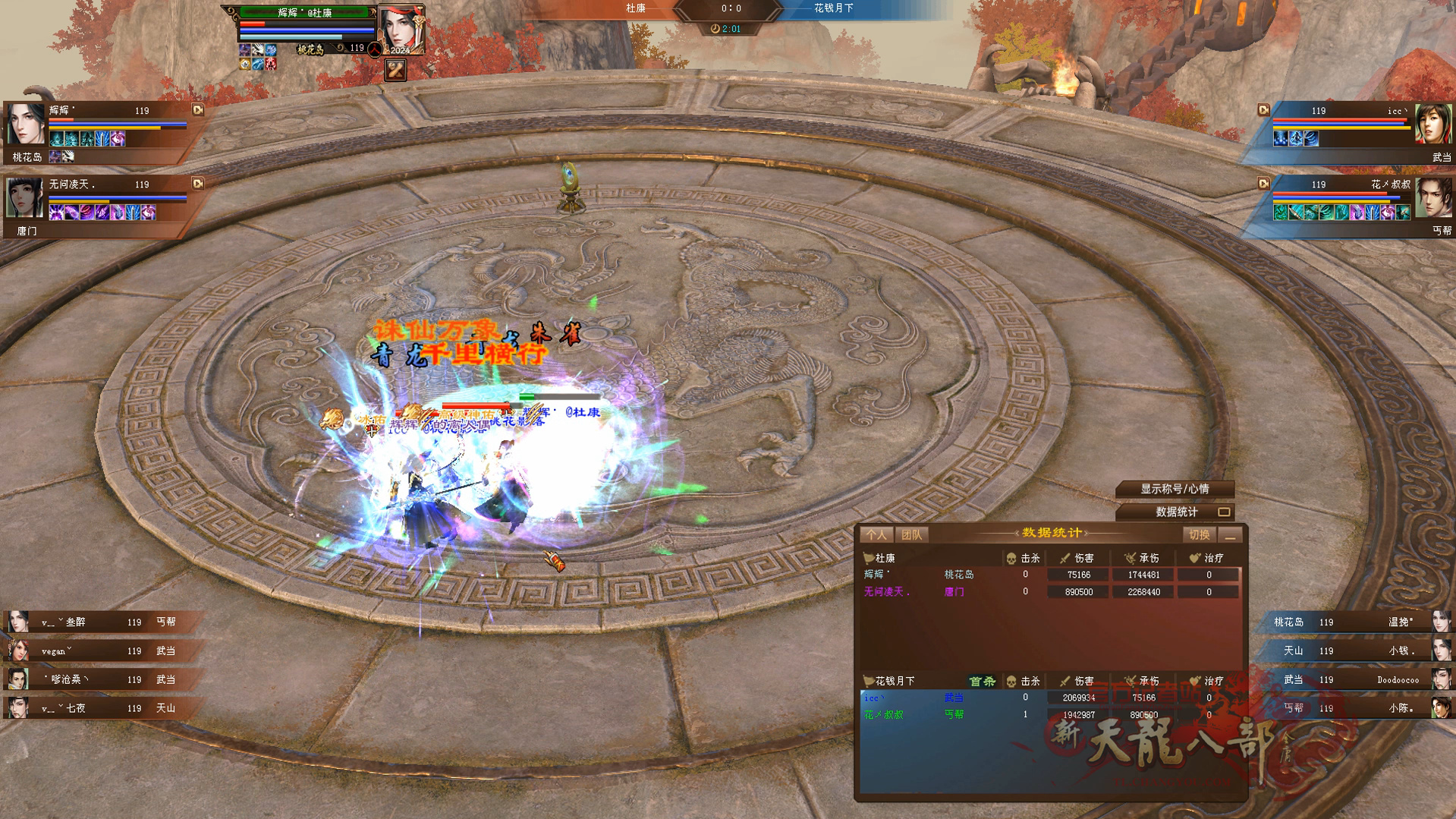Select v__七夜 of 天山 in list
The width and height of the screenshot is (1456, 819).
tap(99, 708)
